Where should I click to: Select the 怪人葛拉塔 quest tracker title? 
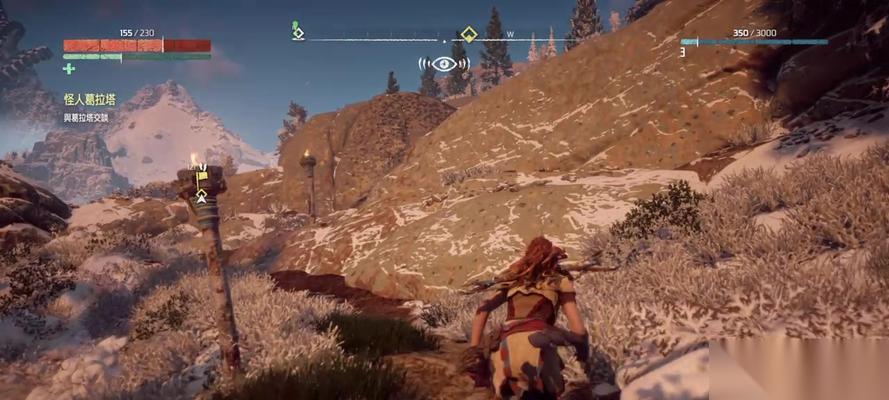point(89,99)
